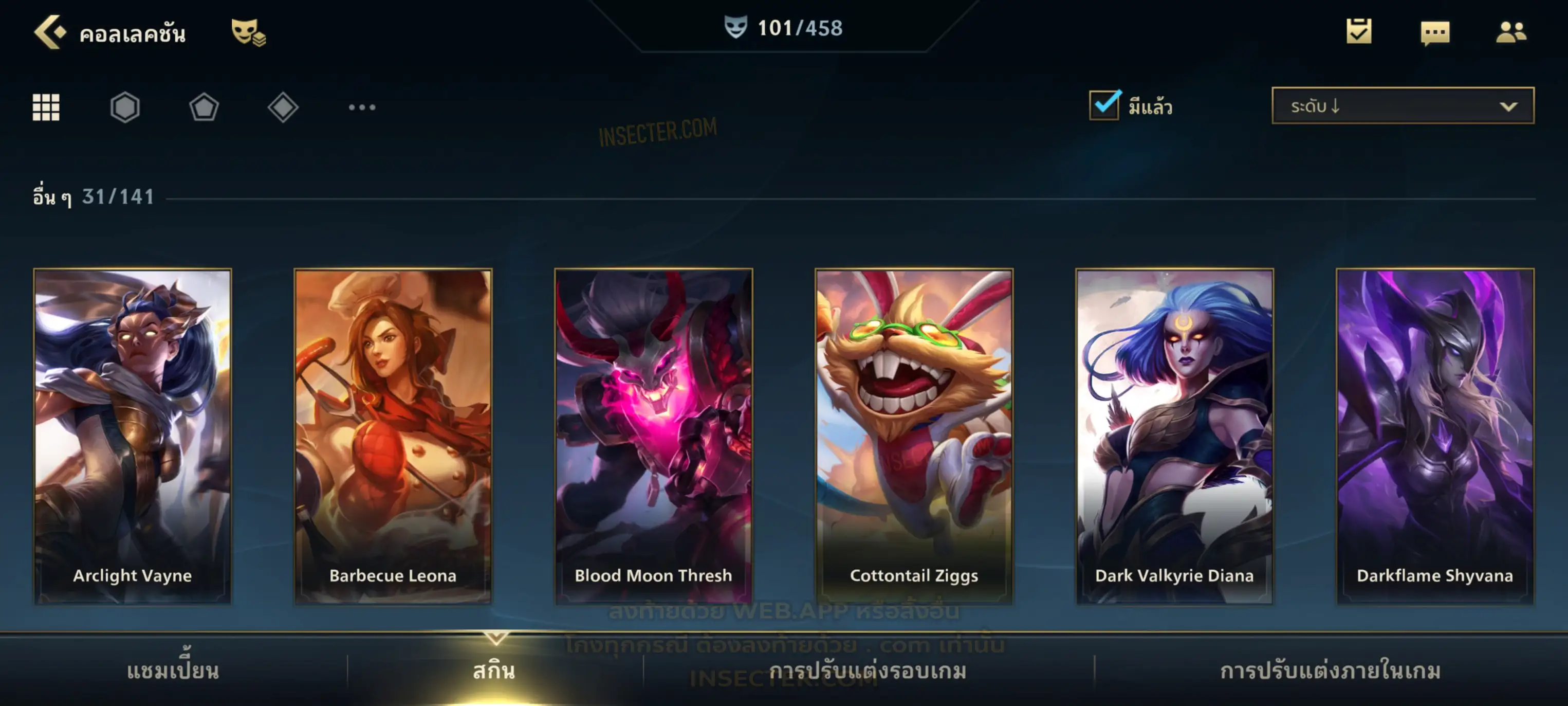Switch to การปรับแต่งภายในเกม tab
This screenshot has height=706, width=1568.
point(1331,671)
